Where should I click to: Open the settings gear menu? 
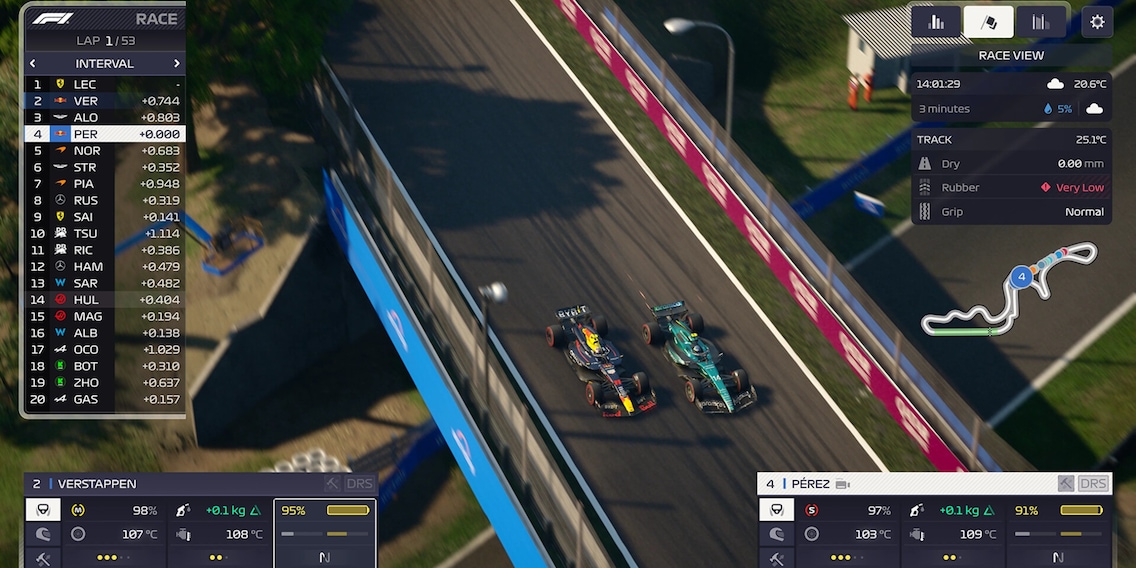point(1097,21)
